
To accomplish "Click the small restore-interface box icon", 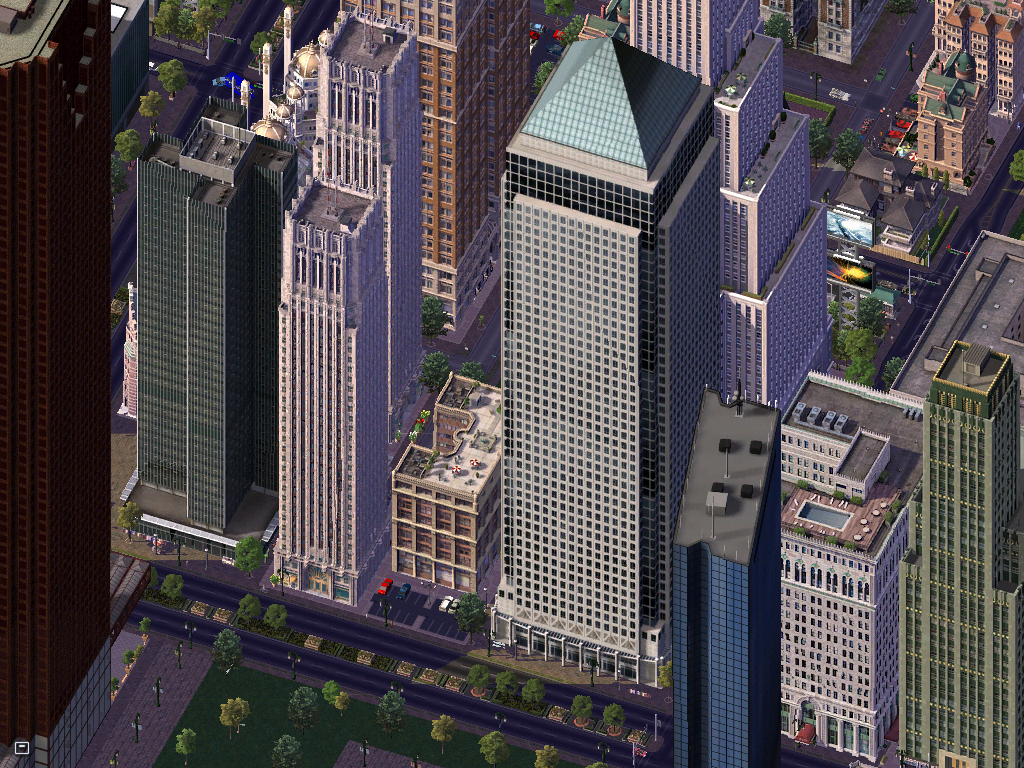I will pos(22,746).
